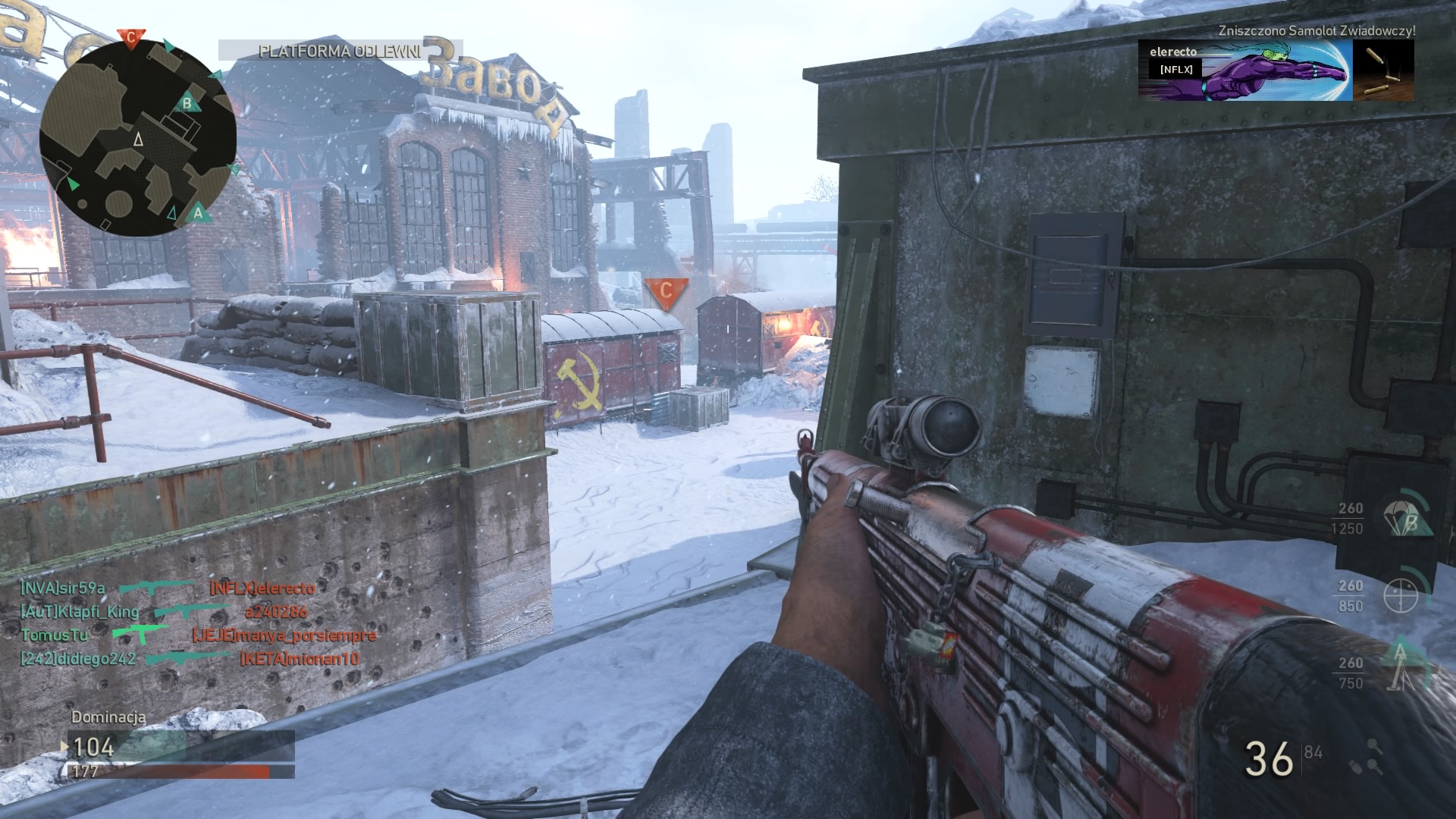1456x819 pixels.
Task: Select the TomusTu kill feed entry
Action: (x=55, y=635)
